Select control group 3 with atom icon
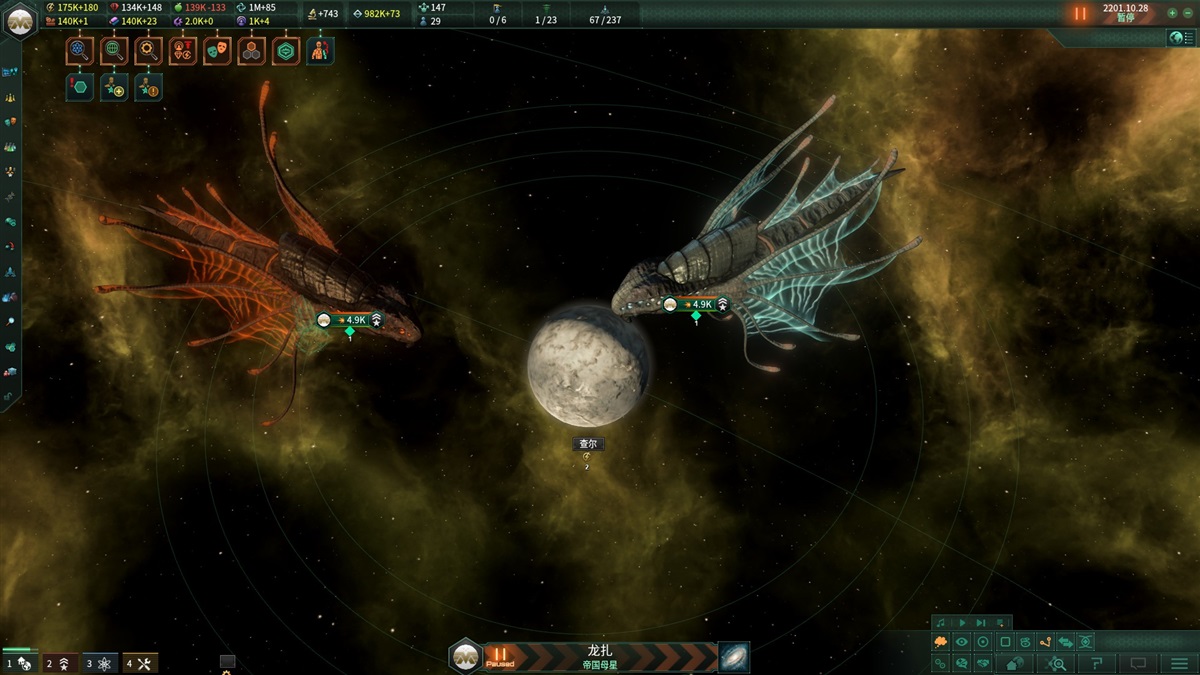Viewport: 1200px width, 675px height. (x=100, y=663)
